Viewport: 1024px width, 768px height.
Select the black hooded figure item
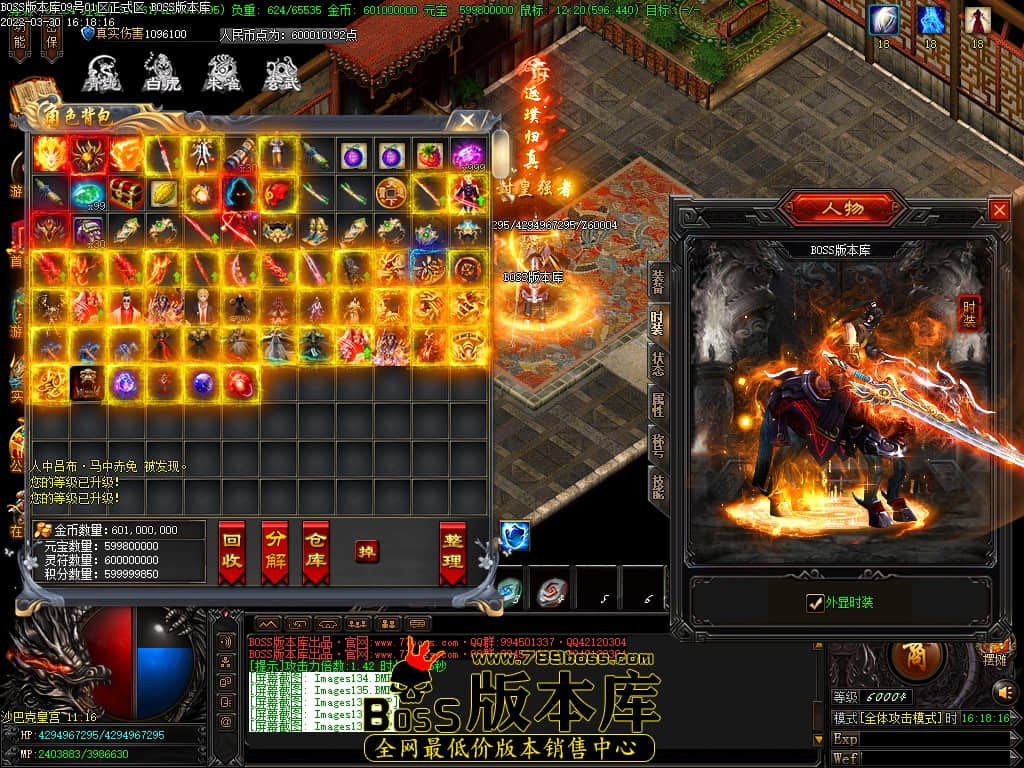point(239,192)
